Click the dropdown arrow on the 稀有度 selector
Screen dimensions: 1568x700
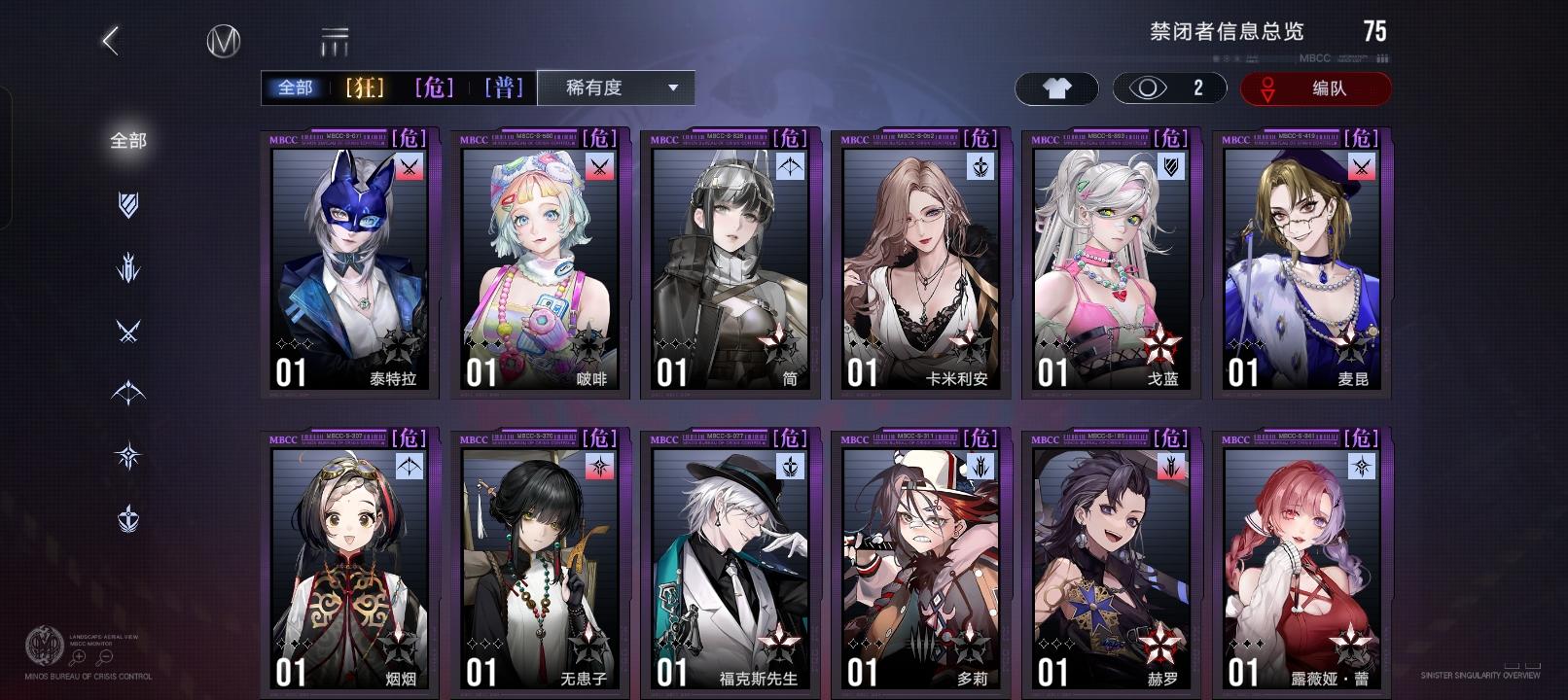(x=673, y=87)
